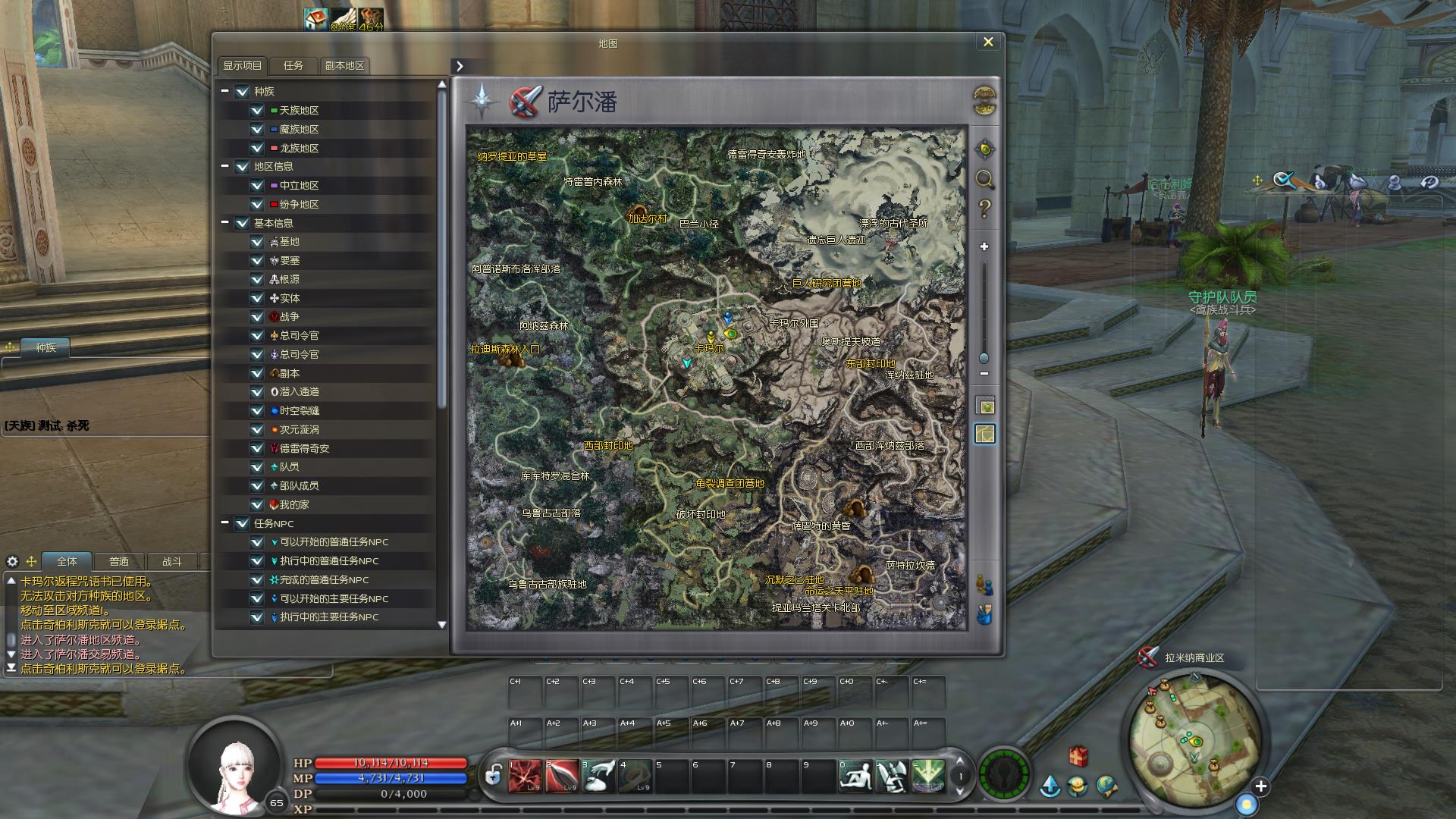Click the map zoom-out minus button

(984, 374)
